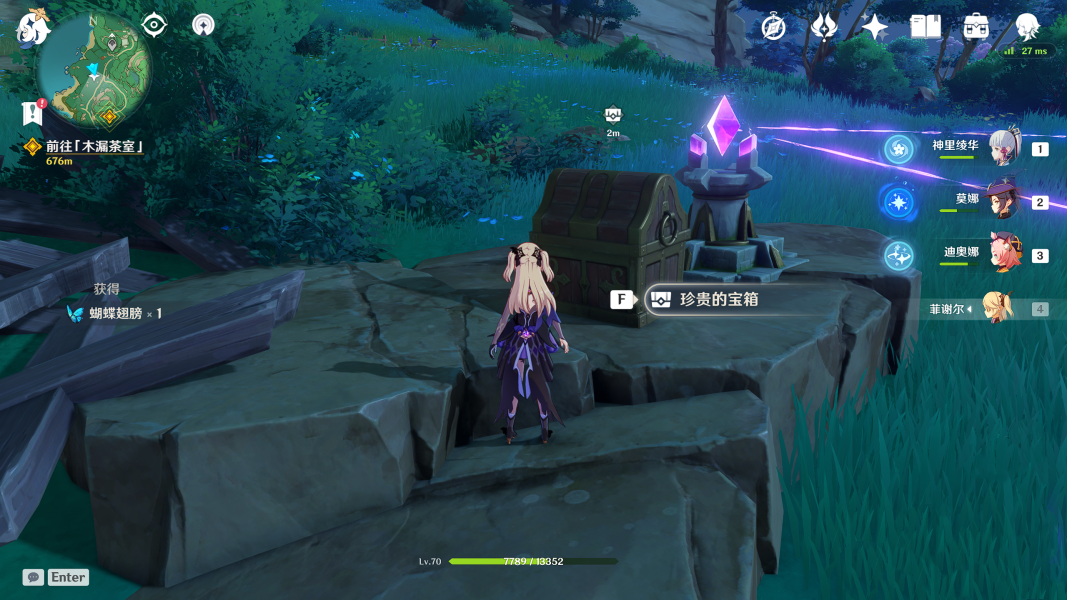Open the signal tower icon beside the minimap
This screenshot has width=1067, height=600.
pyautogui.click(x=203, y=25)
